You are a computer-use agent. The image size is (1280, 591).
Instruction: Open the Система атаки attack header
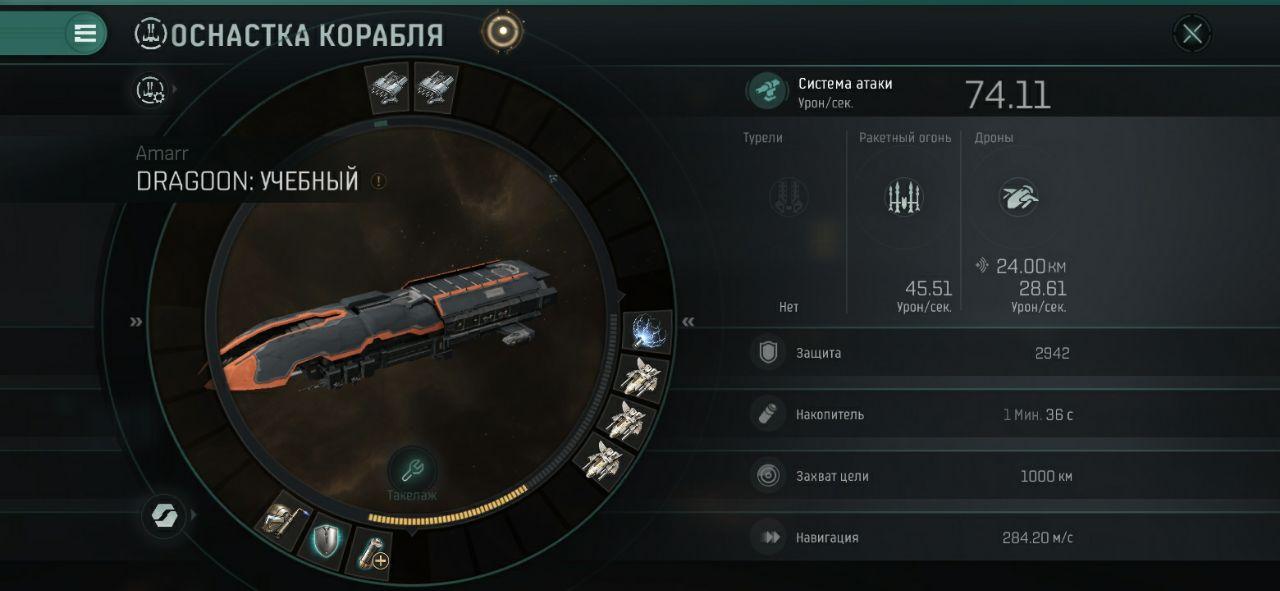tap(845, 91)
